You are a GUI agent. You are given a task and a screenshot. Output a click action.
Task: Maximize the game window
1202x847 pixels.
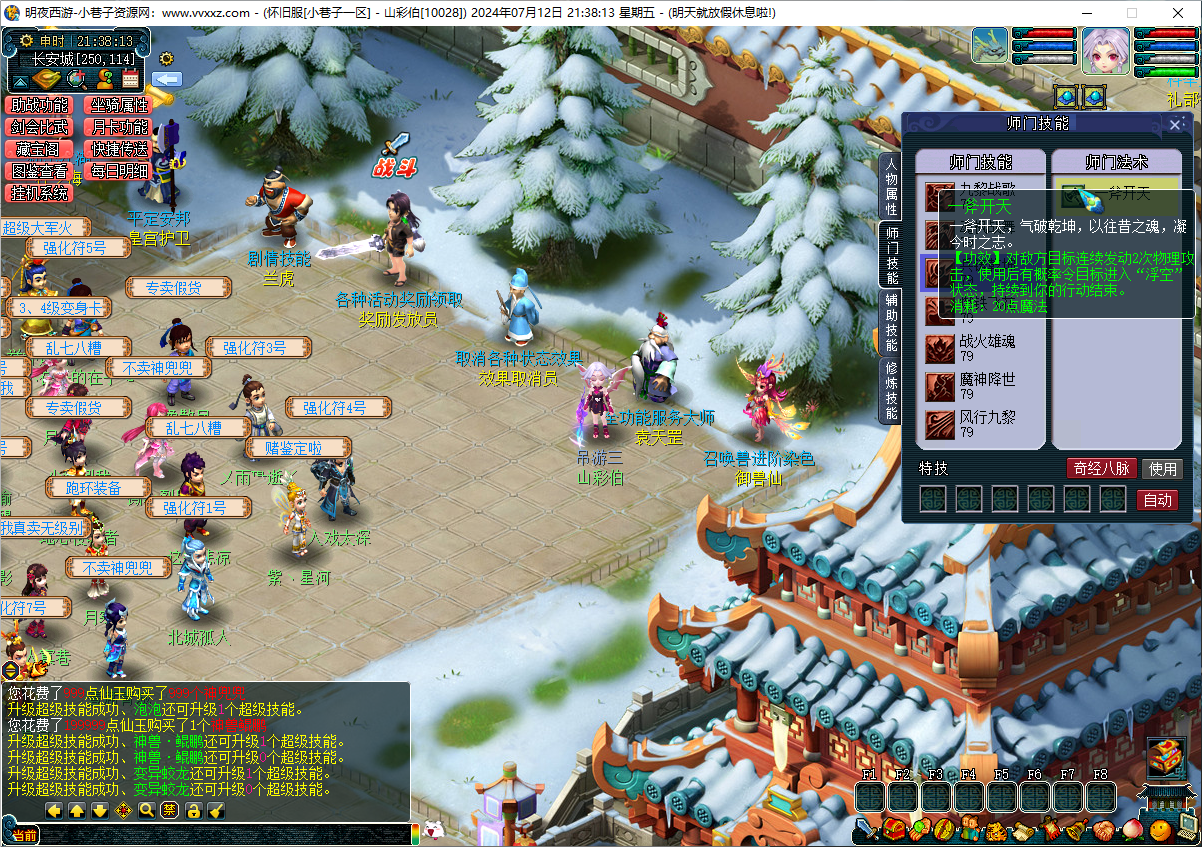pyautogui.click(x=1132, y=13)
